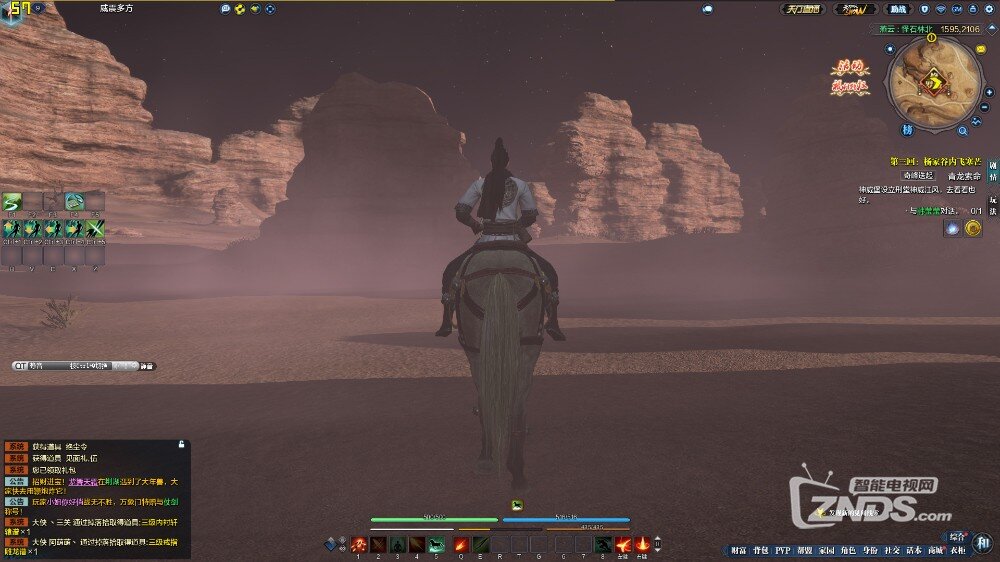Activate the green winding-path skill icon

[x=11, y=201]
